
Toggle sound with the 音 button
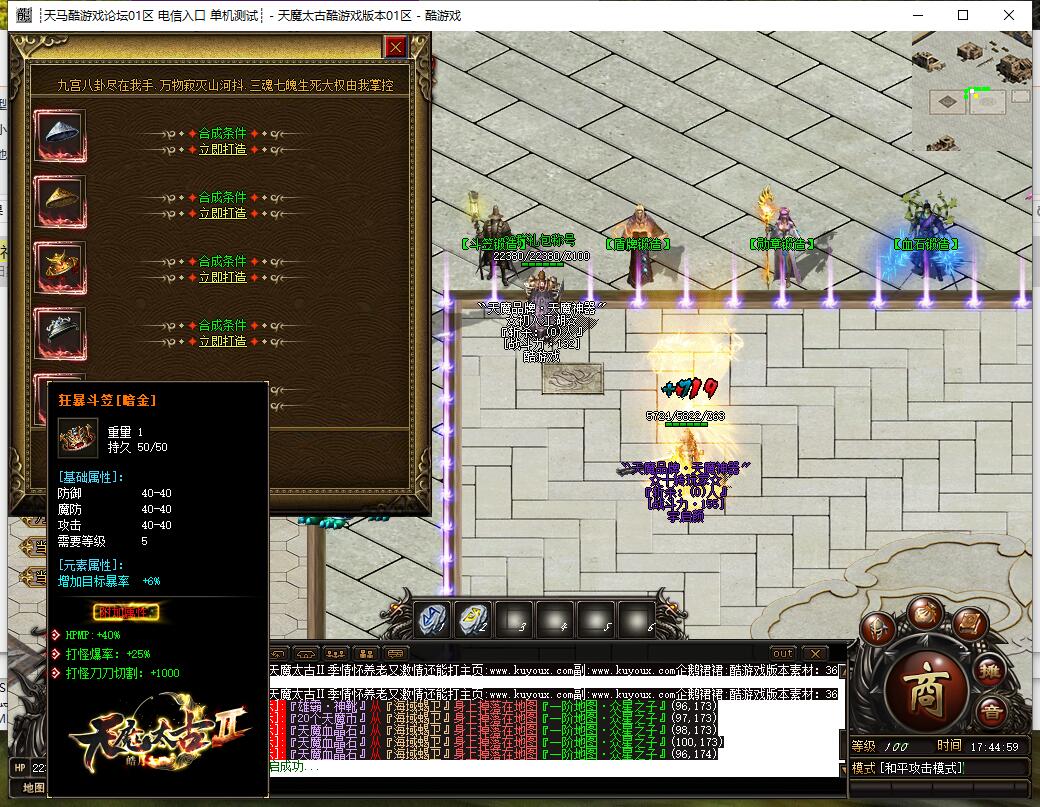991,712
